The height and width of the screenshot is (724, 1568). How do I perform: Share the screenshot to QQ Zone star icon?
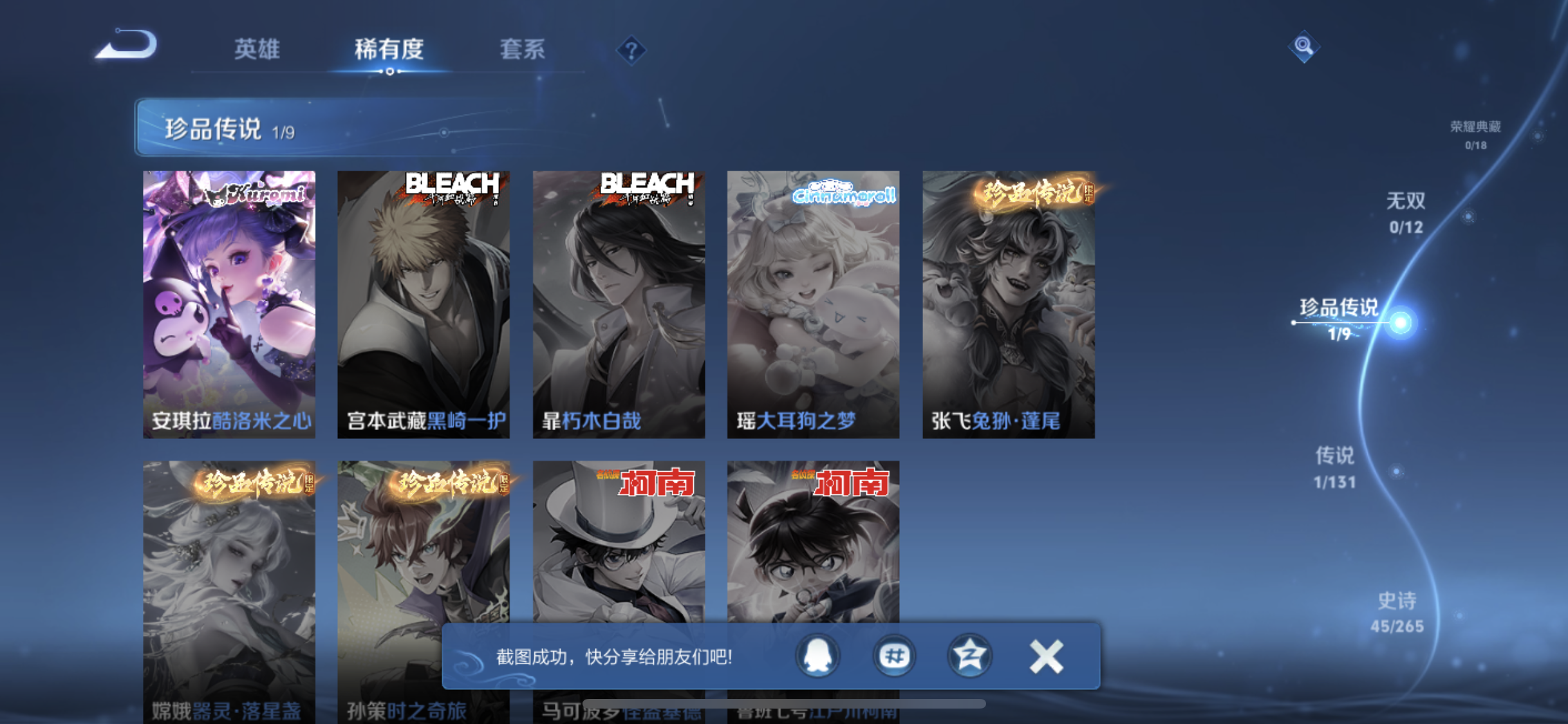969,656
